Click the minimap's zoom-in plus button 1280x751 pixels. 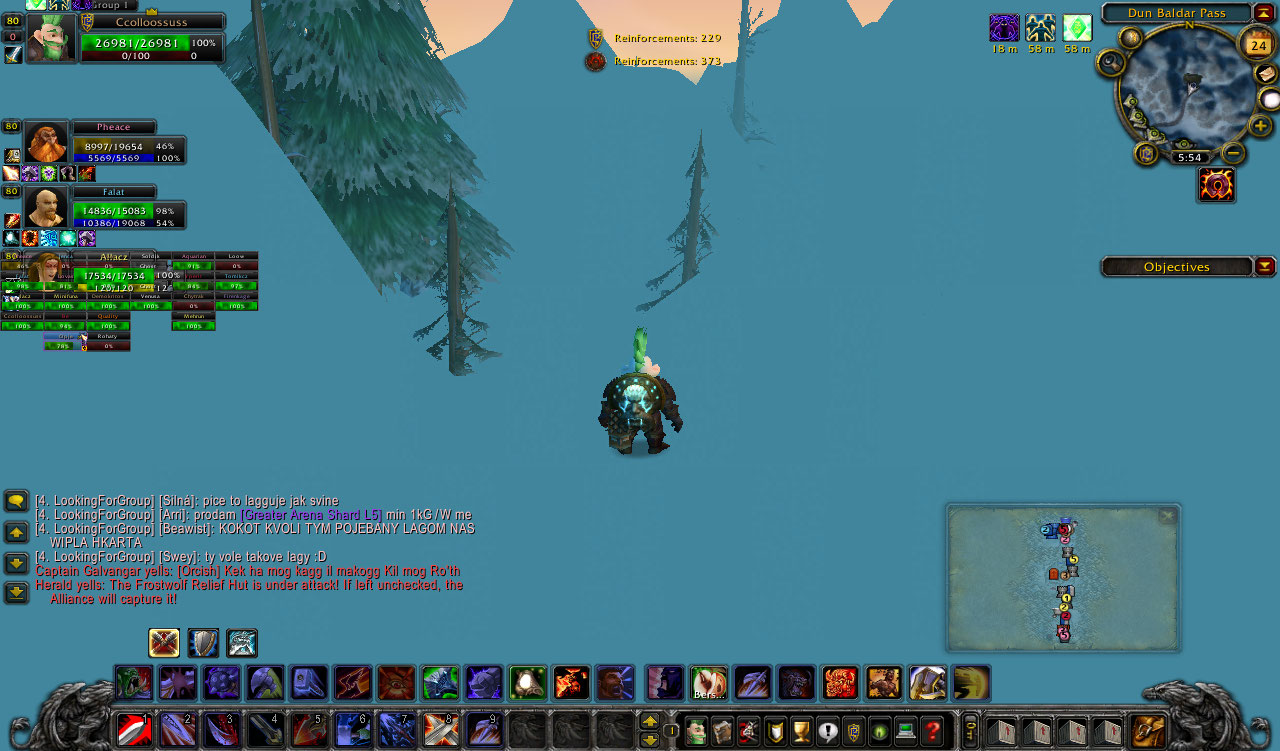pyautogui.click(x=1261, y=126)
